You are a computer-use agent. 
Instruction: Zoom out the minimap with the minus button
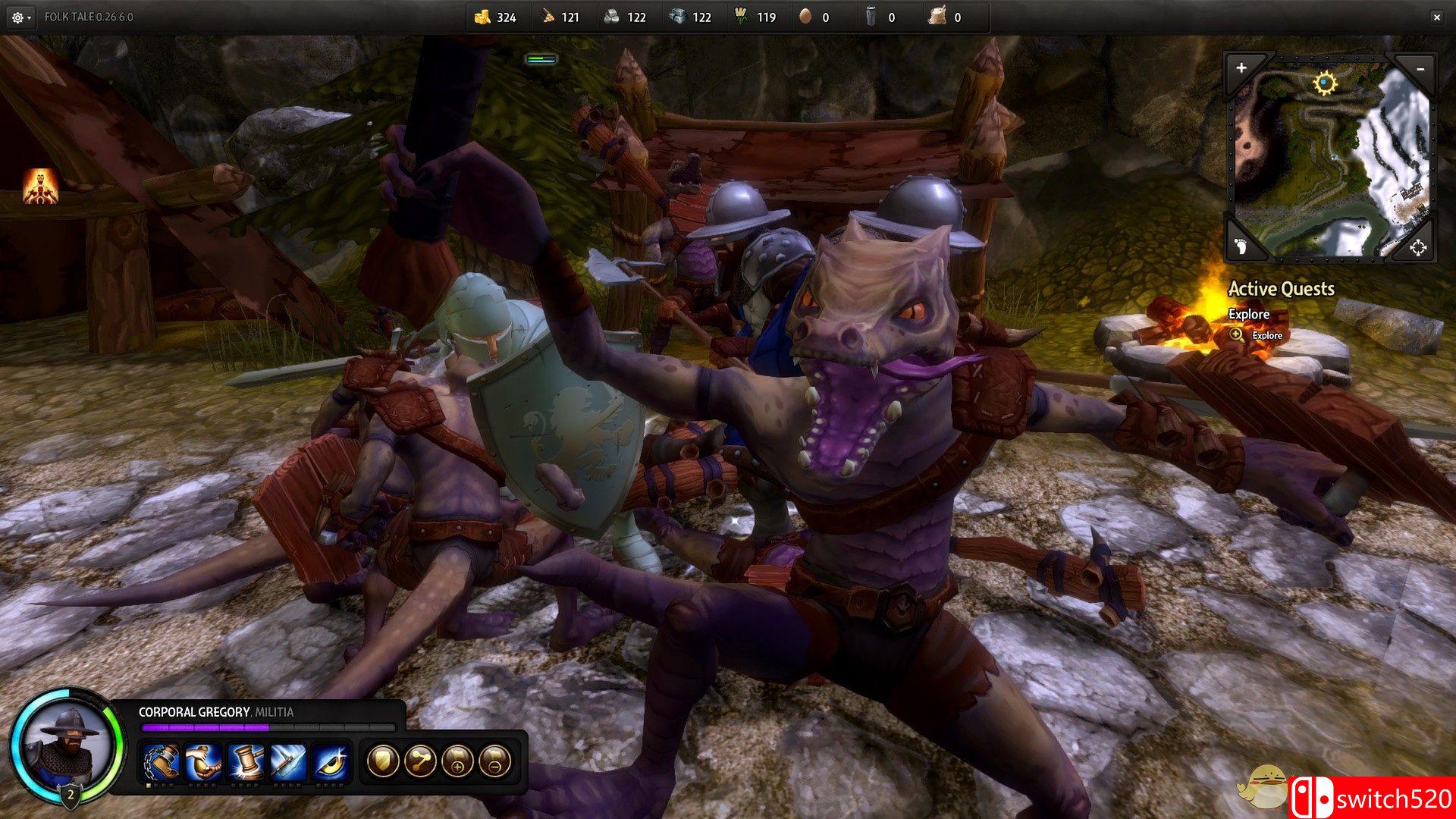1420,69
